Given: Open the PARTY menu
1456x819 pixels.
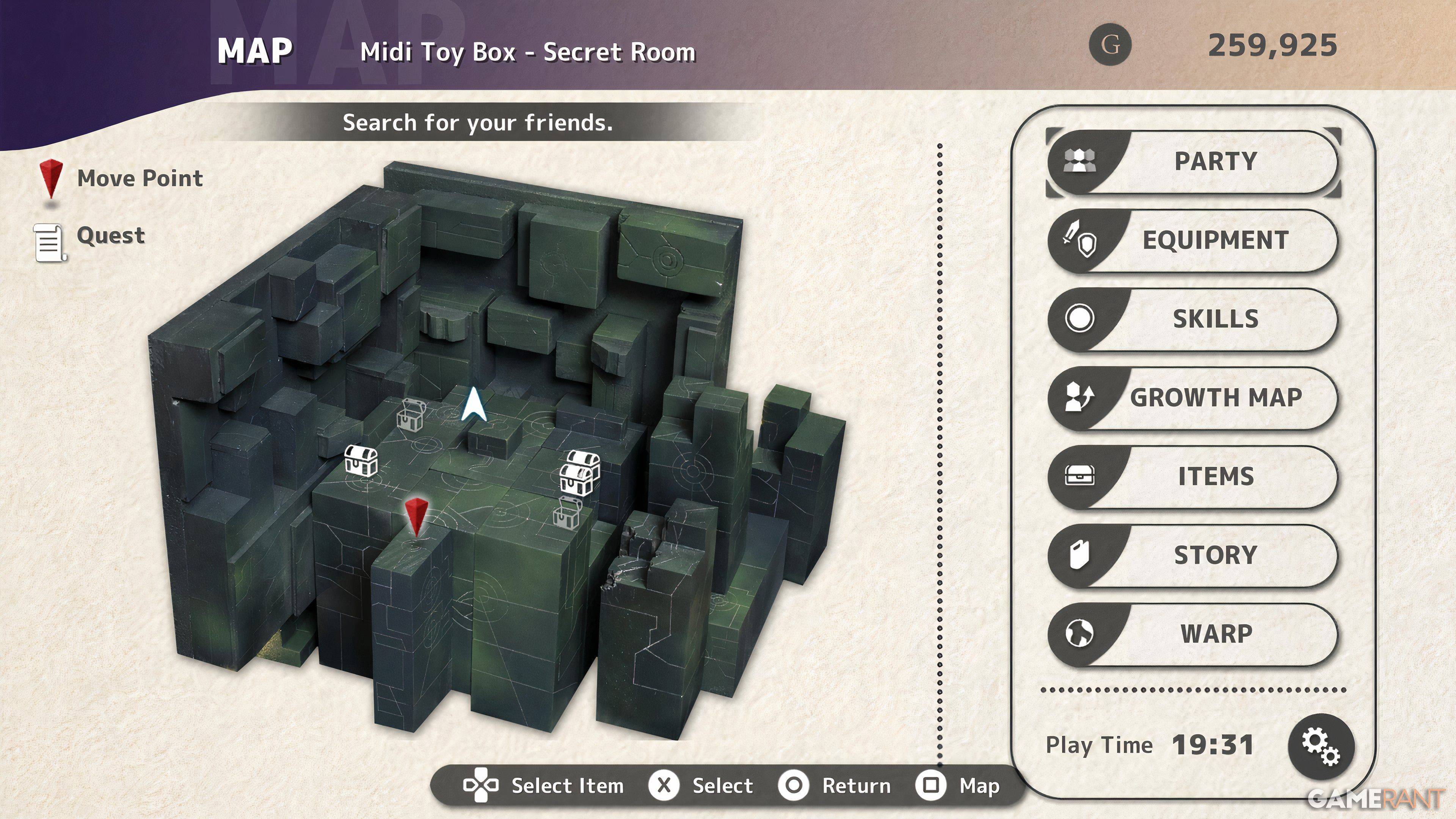Looking at the screenshot, I should pyautogui.click(x=1192, y=162).
